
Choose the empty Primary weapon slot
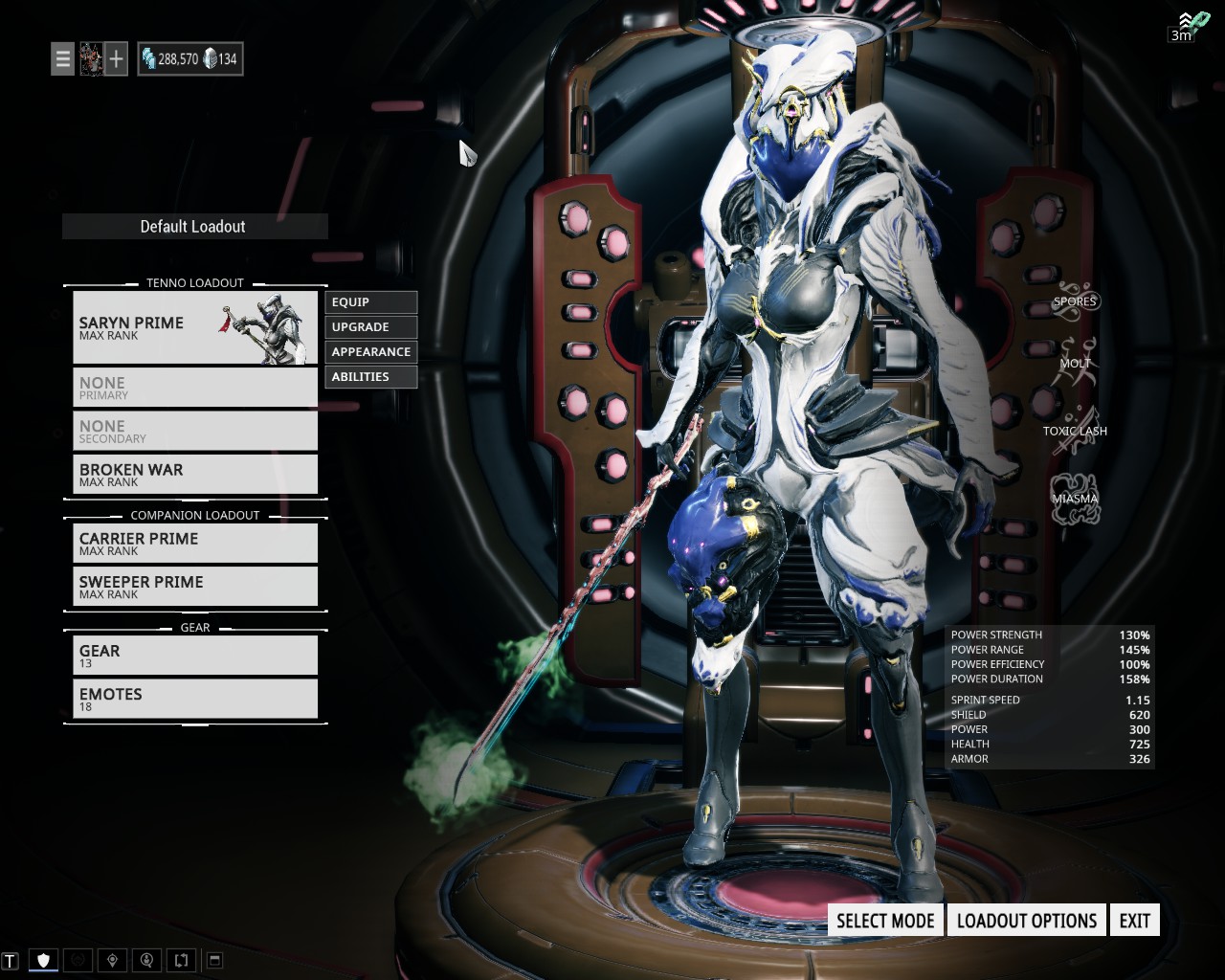[195, 388]
